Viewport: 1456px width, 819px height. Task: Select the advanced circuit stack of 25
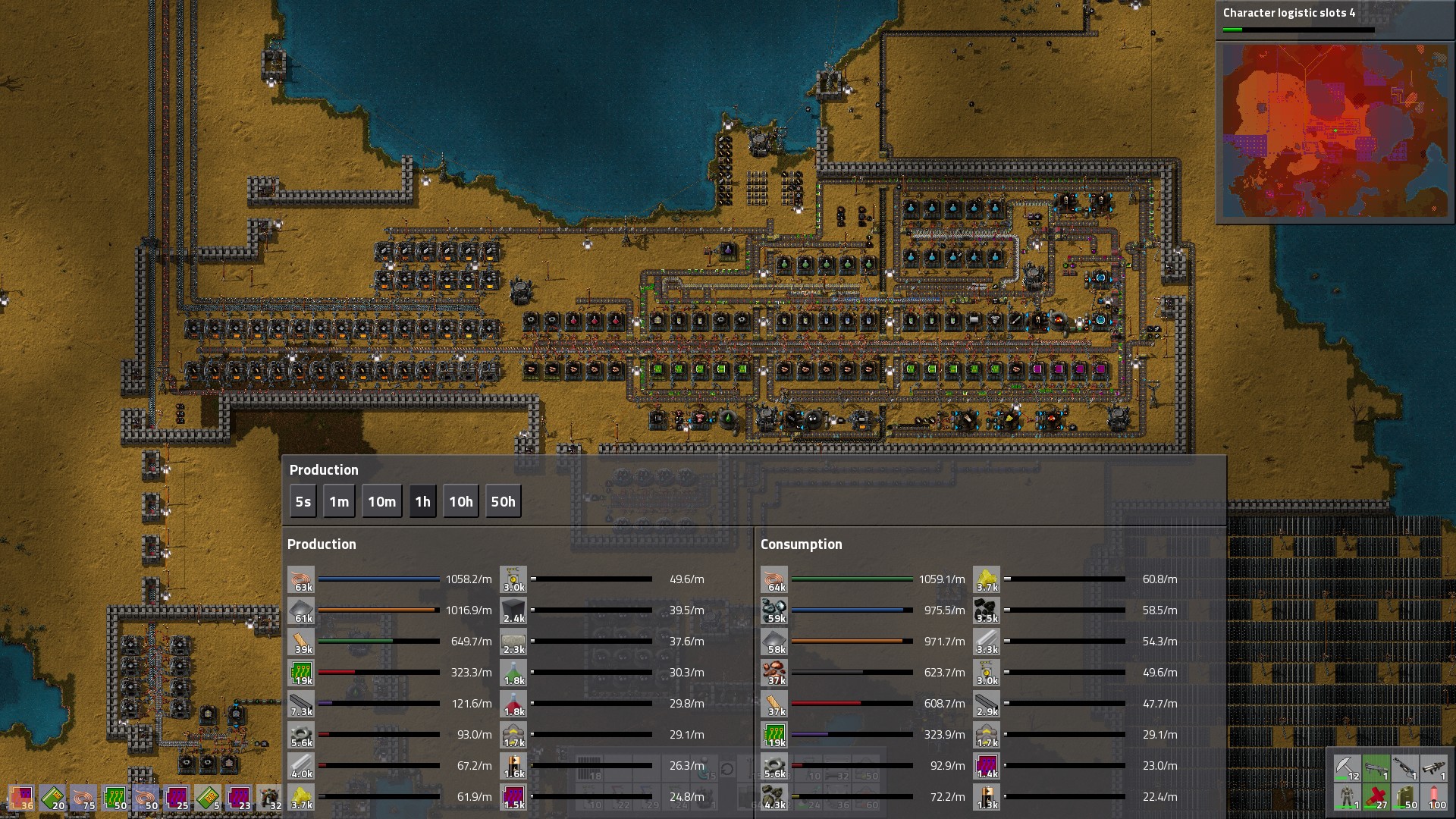[x=177, y=798]
